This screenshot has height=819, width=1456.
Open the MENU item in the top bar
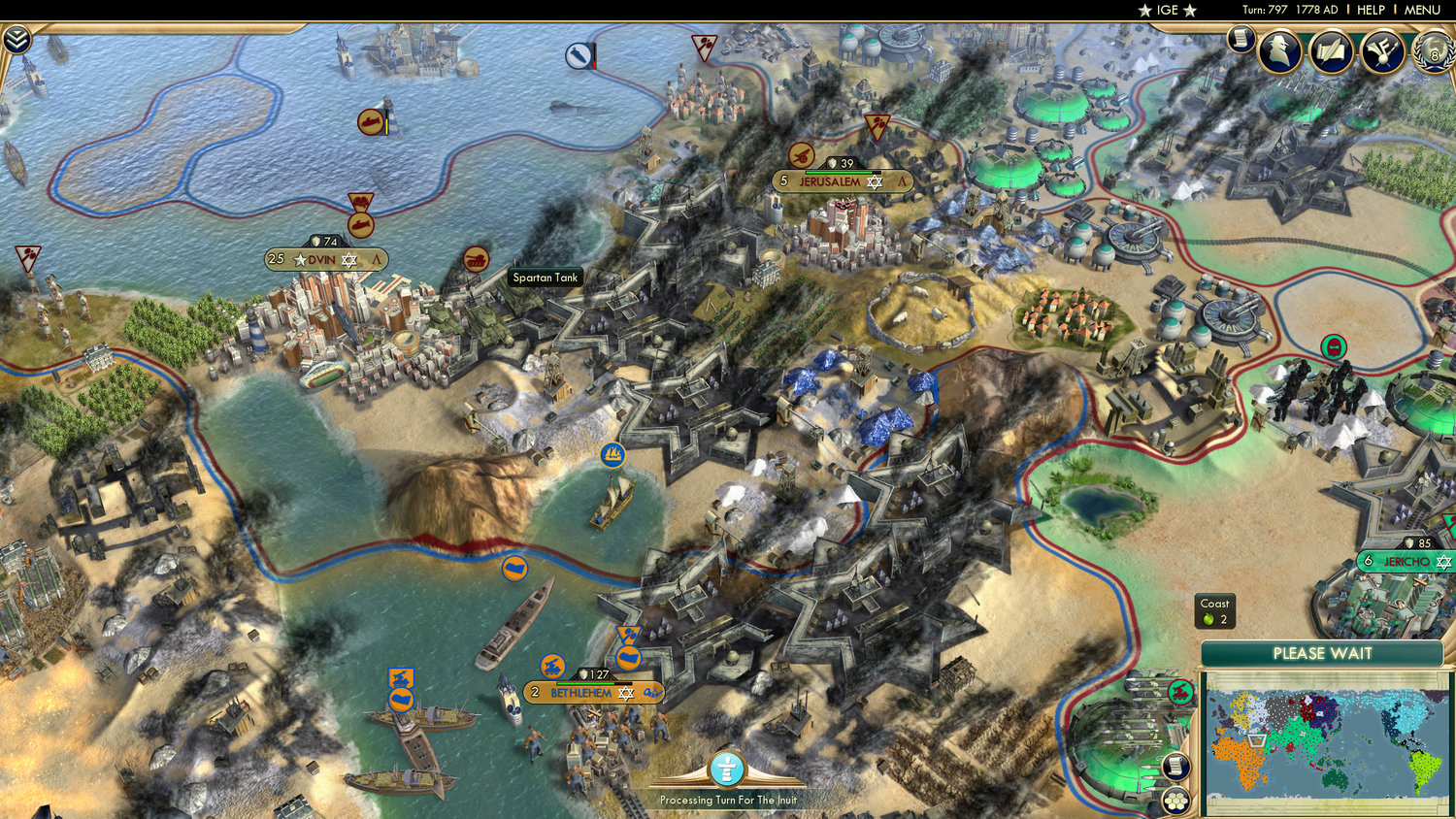coord(1421,10)
